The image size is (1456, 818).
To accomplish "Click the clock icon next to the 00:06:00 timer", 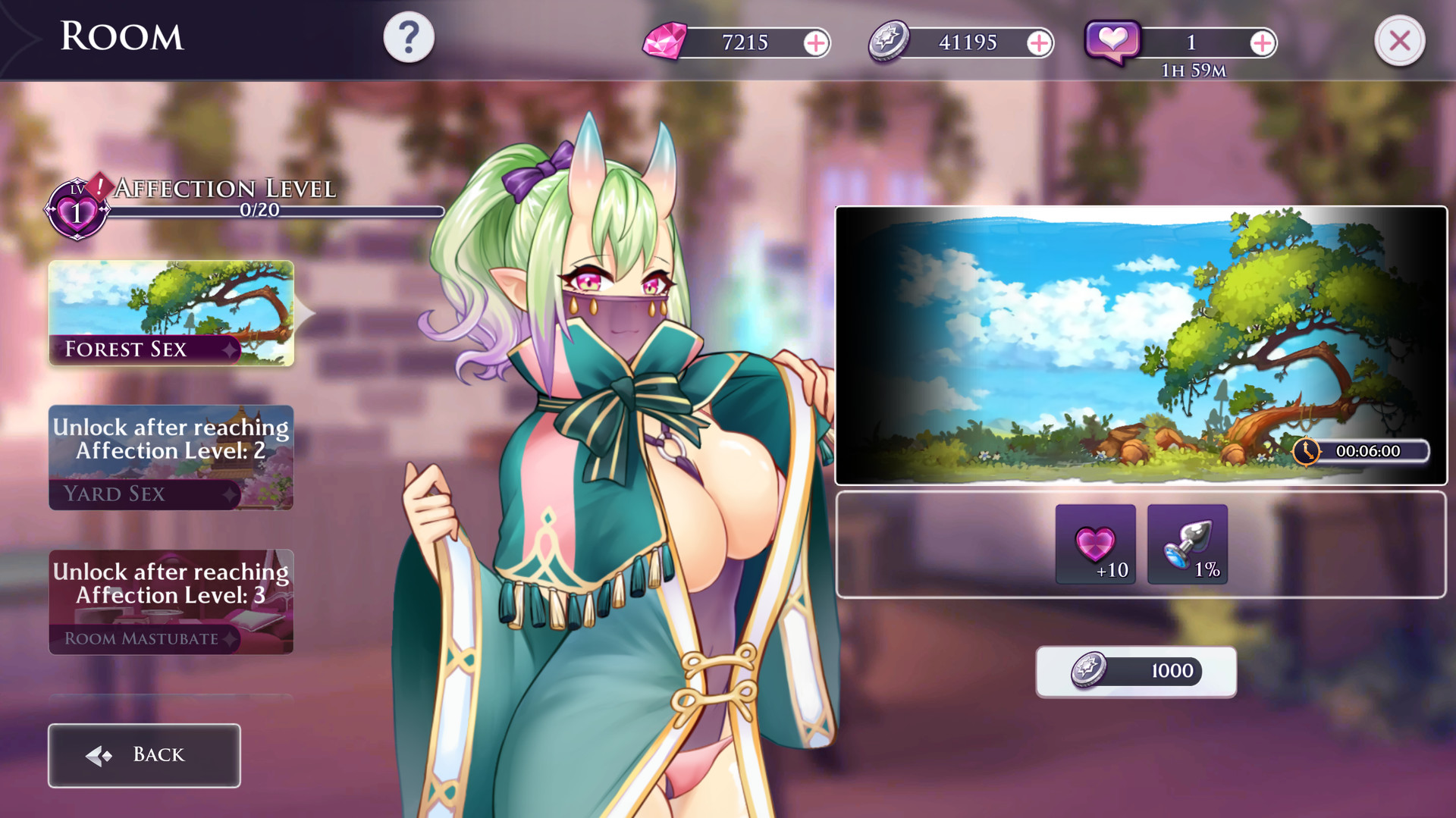I will pyautogui.click(x=1307, y=452).
